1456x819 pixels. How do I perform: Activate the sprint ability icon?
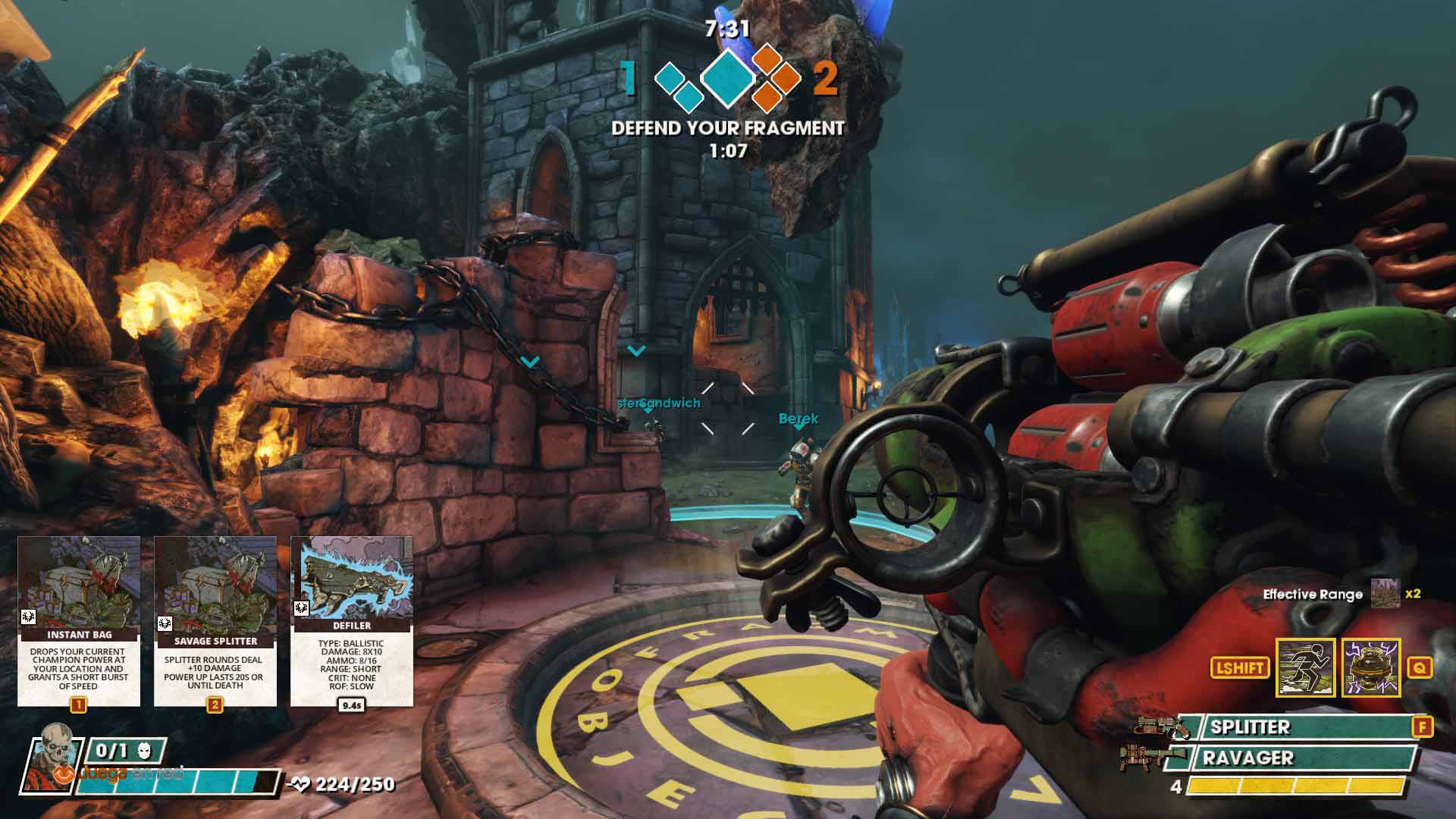(1305, 667)
